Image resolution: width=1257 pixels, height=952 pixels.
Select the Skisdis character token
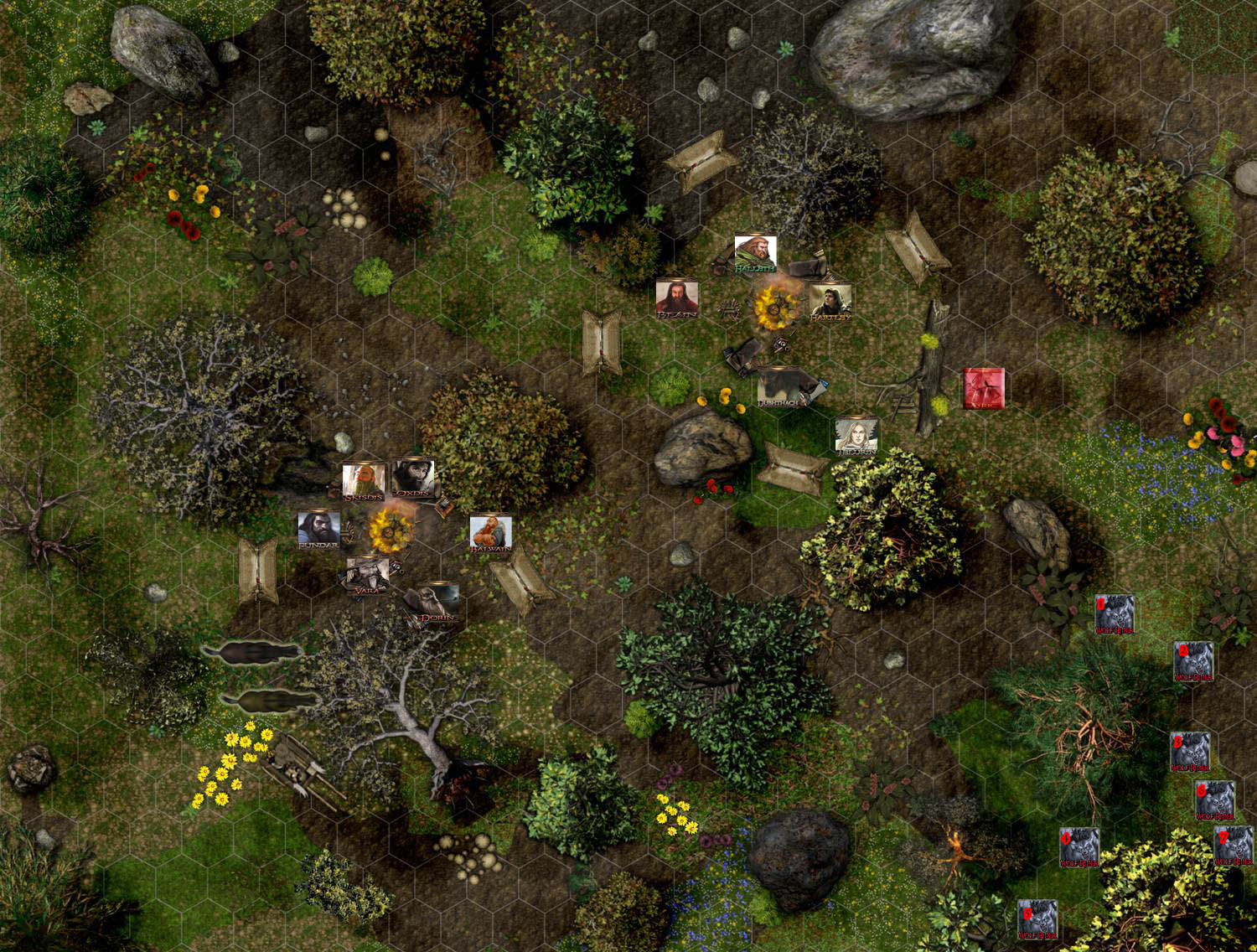click(x=364, y=481)
